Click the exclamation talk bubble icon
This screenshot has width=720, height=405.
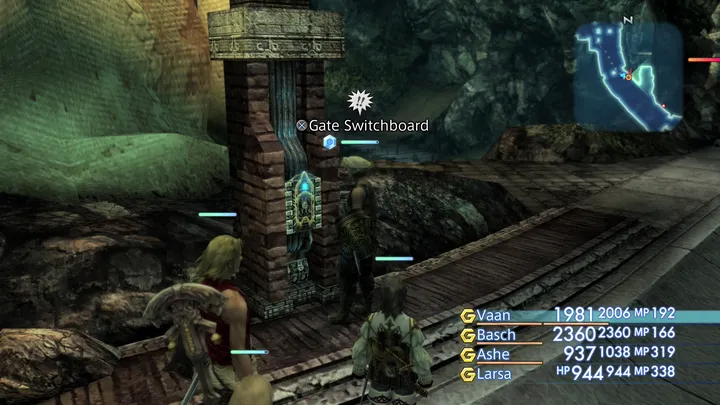(x=357, y=101)
